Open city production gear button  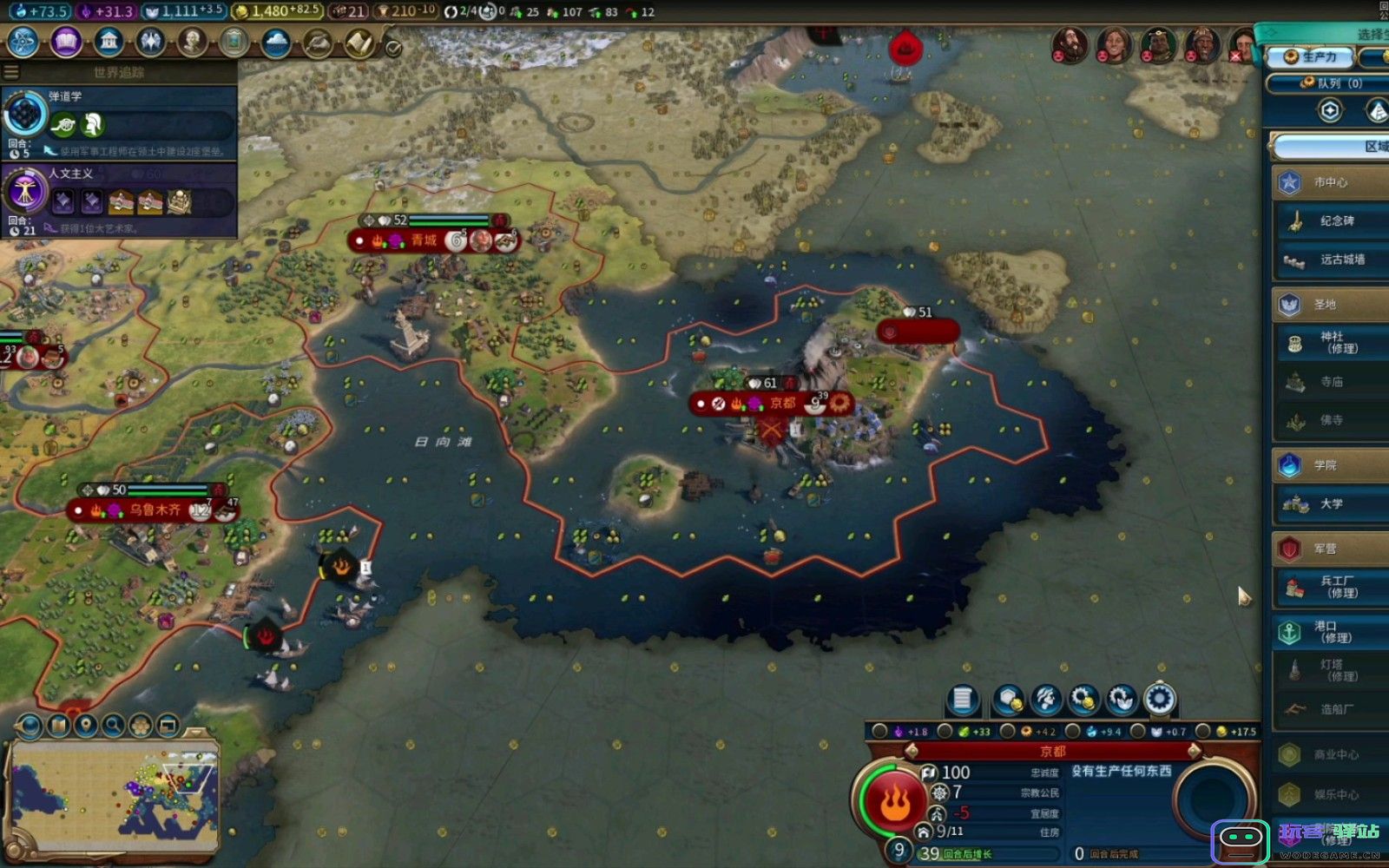1160,699
